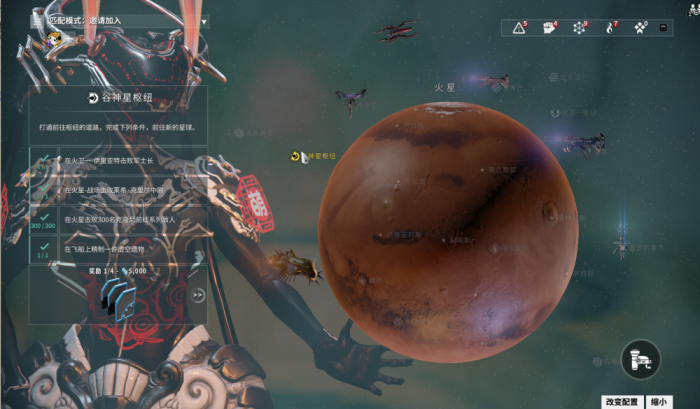The height and width of the screenshot is (409, 700).
Task: Click the flame icon with badge 7
Action: [609, 28]
